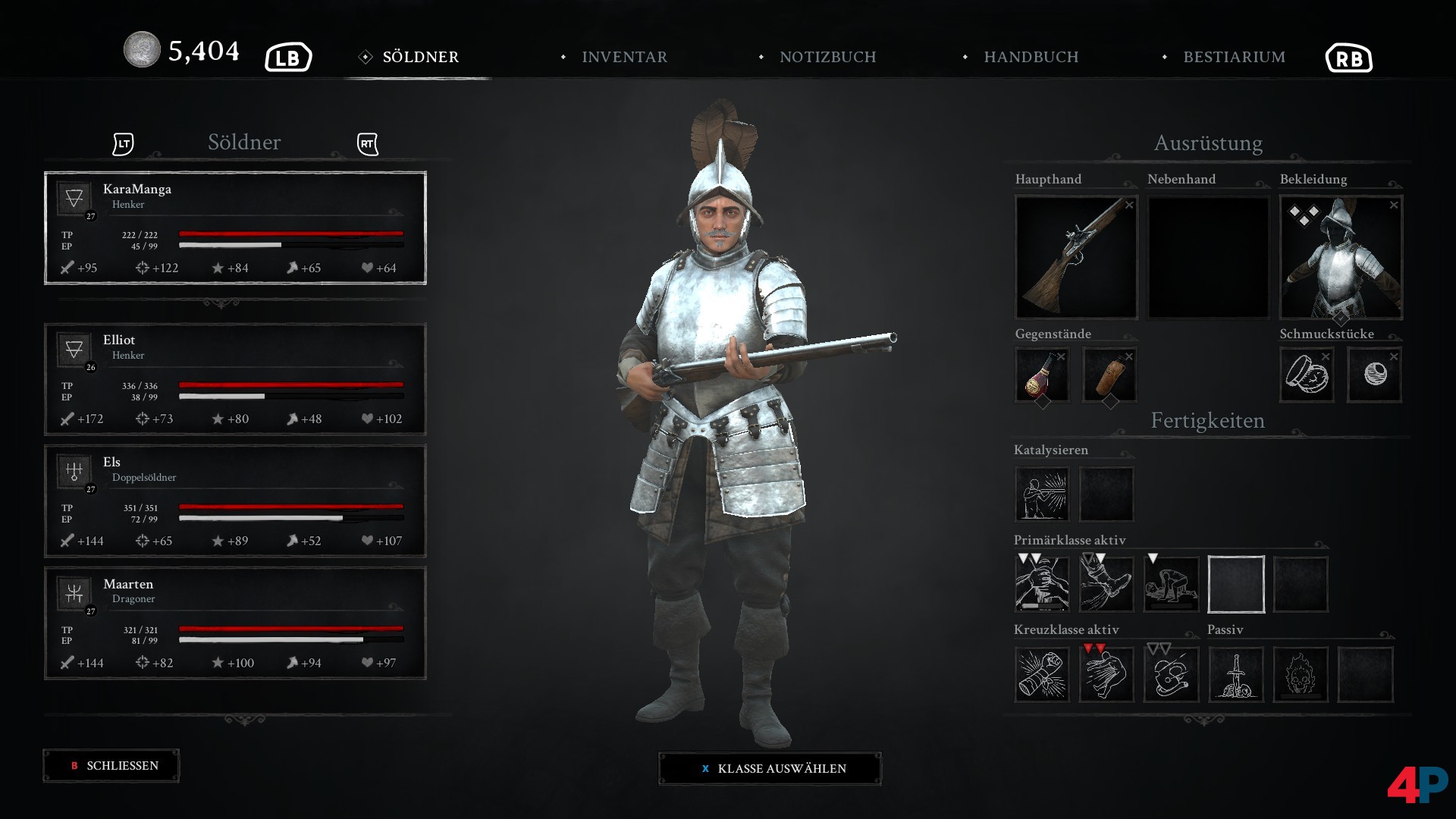Close the mercenary screen with Schliessen
The image size is (1456, 819).
coord(111,766)
